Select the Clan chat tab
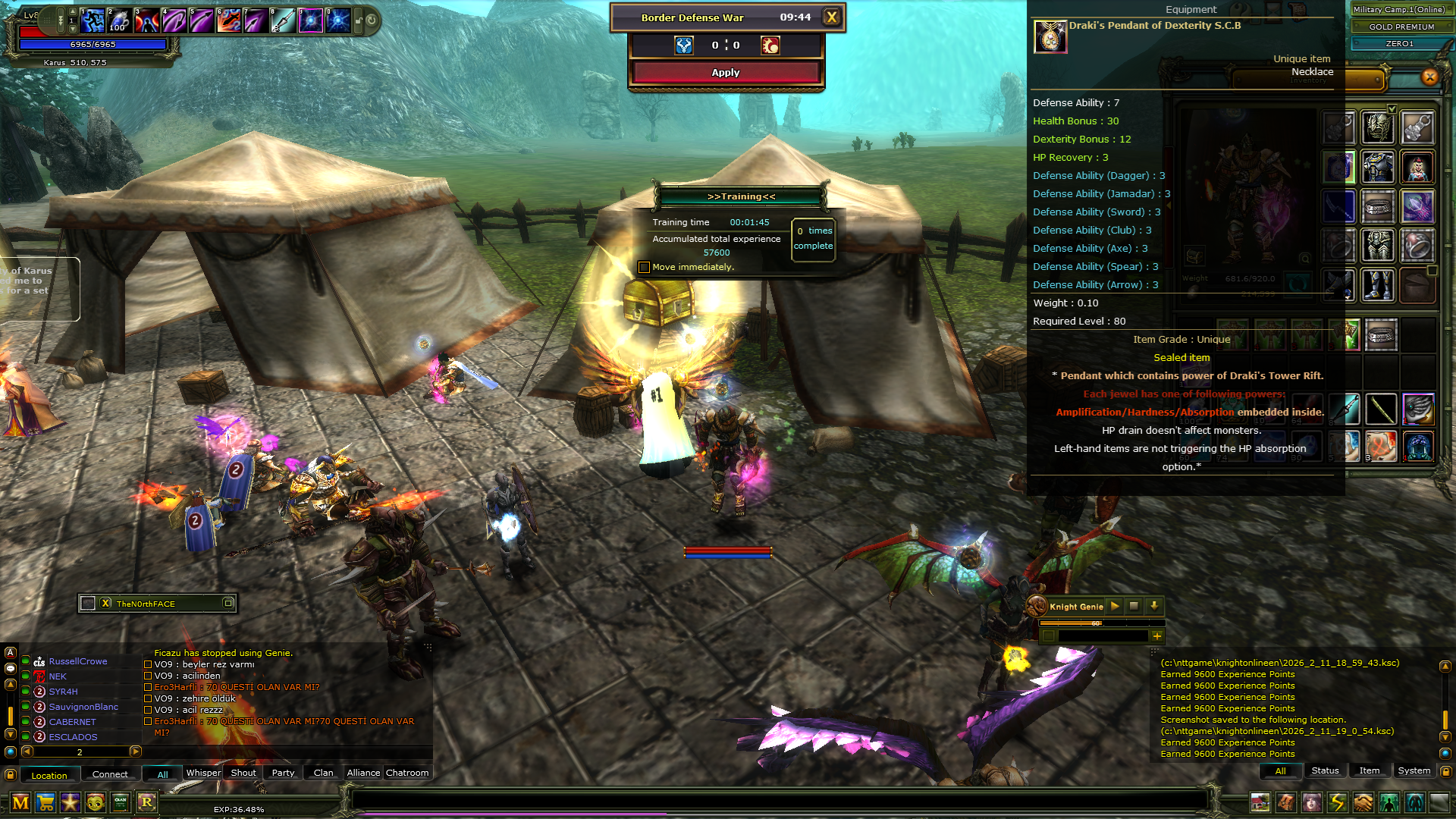The width and height of the screenshot is (1456, 819). [x=323, y=773]
